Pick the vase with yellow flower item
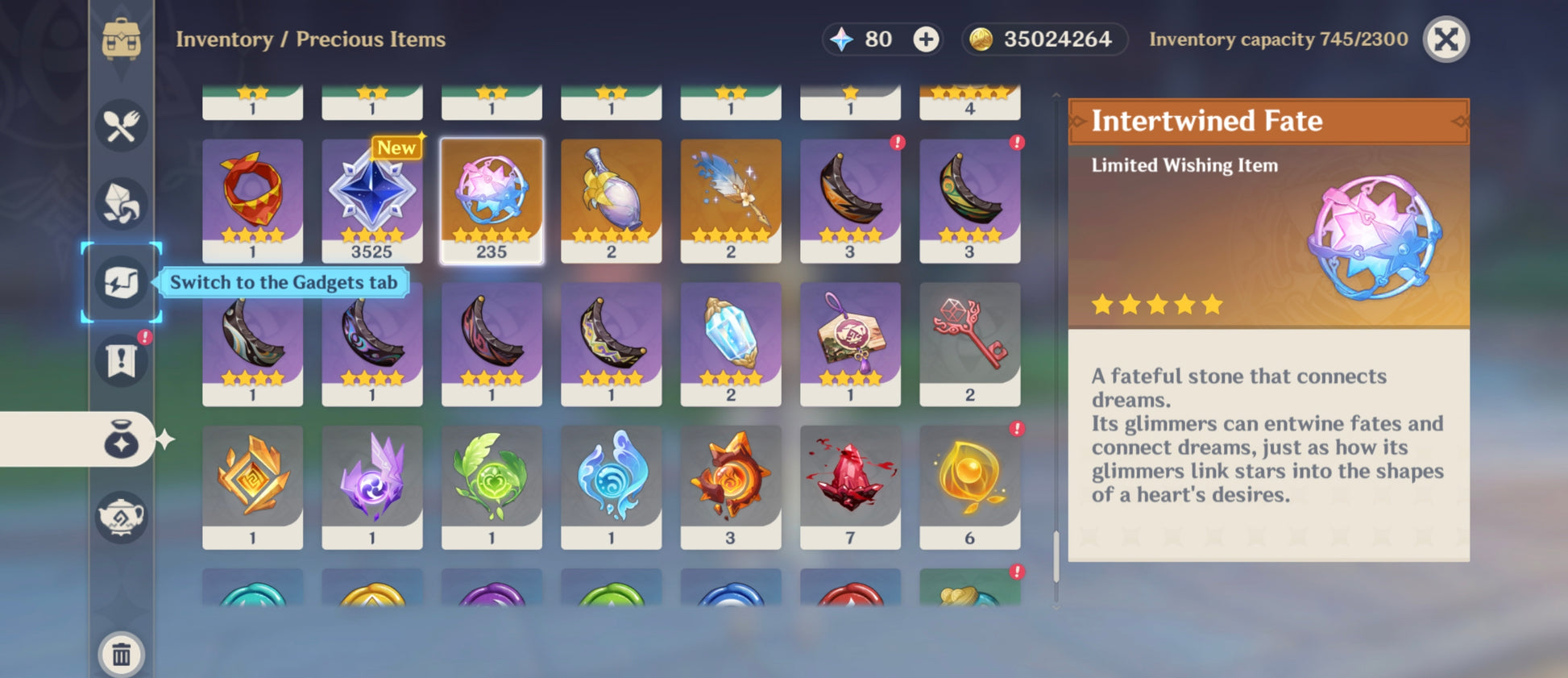The image size is (1568, 678). [x=611, y=201]
